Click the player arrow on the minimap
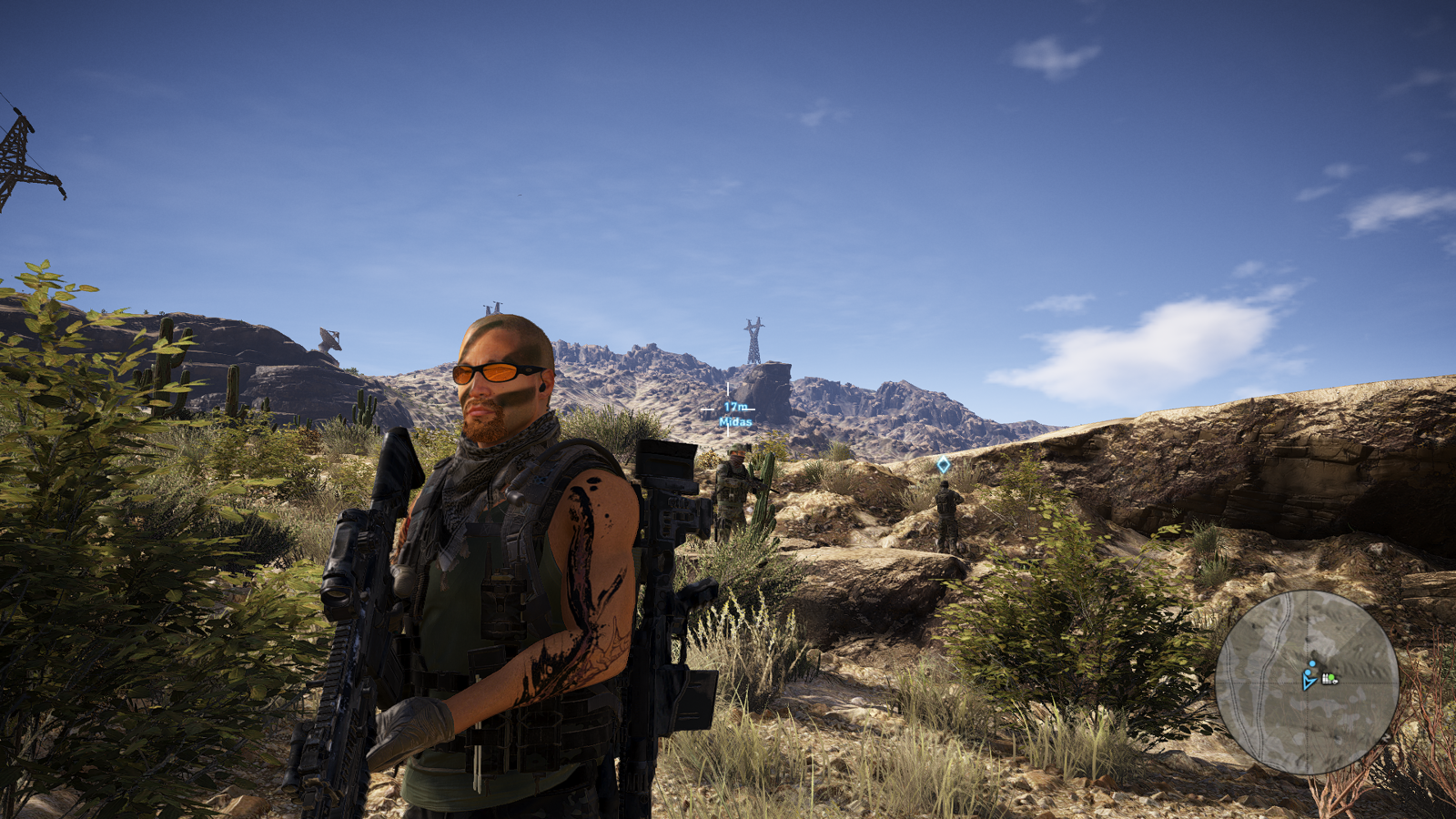This screenshot has height=819, width=1456. pyautogui.click(x=1309, y=680)
